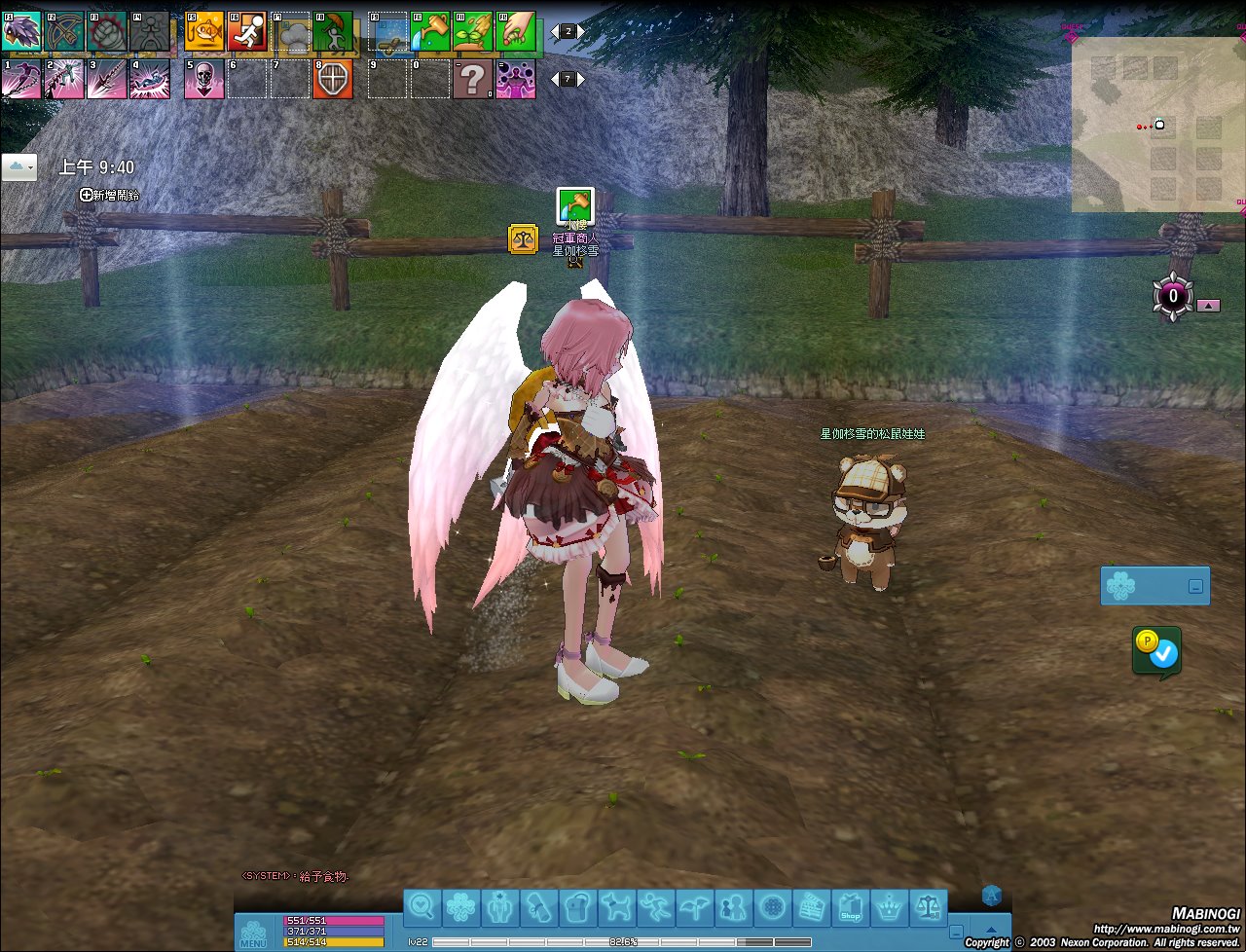
Task: Activate the orange shield skill
Action: pos(333,79)
